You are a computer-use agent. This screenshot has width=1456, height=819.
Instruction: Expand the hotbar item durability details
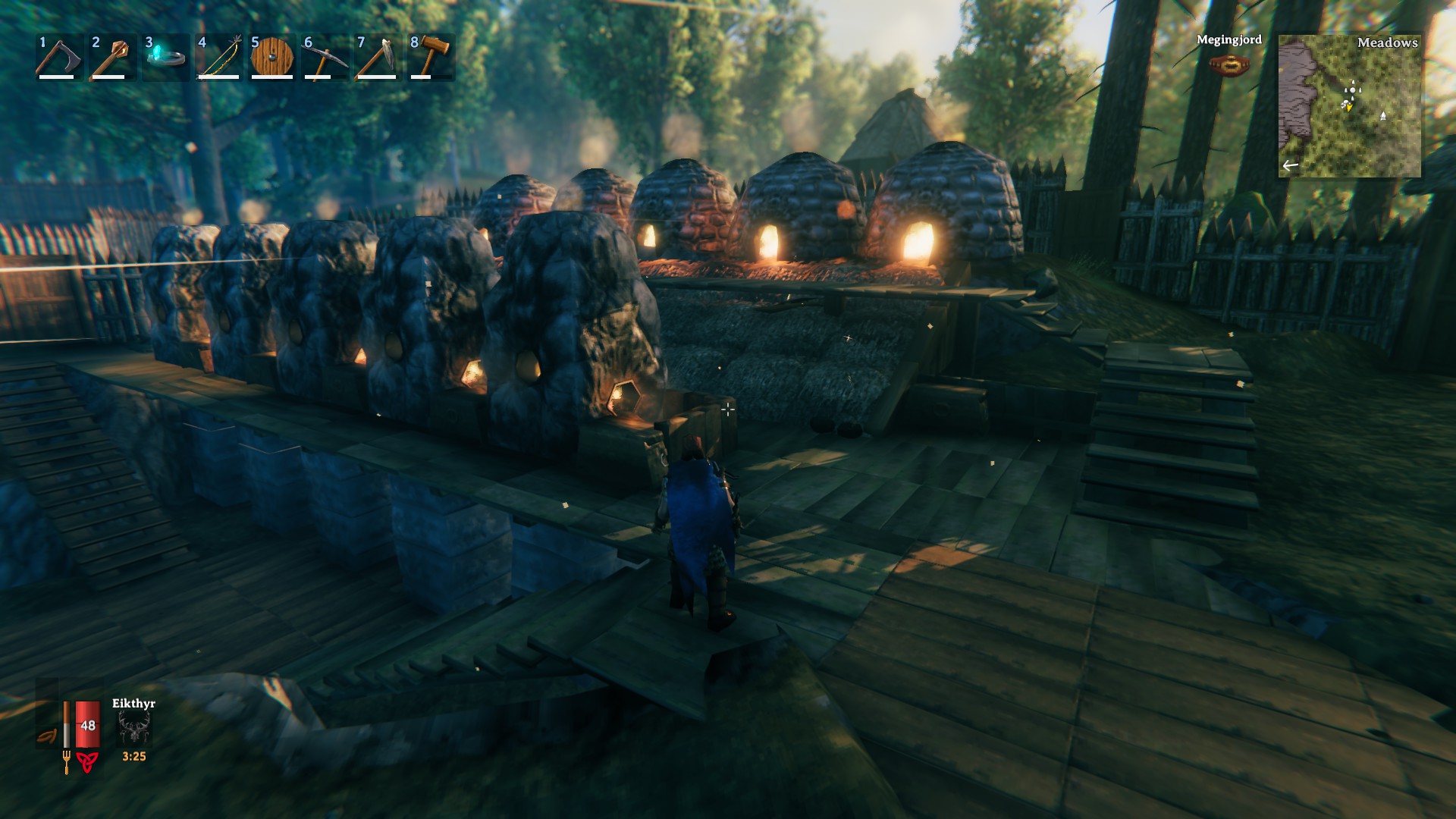pyautogui.click(x=57, y=76)
